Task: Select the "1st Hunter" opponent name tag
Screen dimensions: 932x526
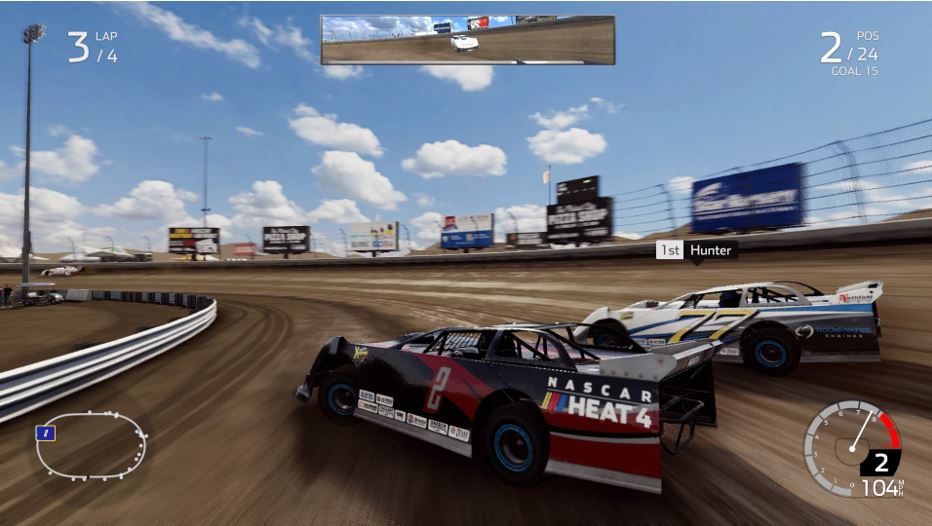Action: pos(696,250)
